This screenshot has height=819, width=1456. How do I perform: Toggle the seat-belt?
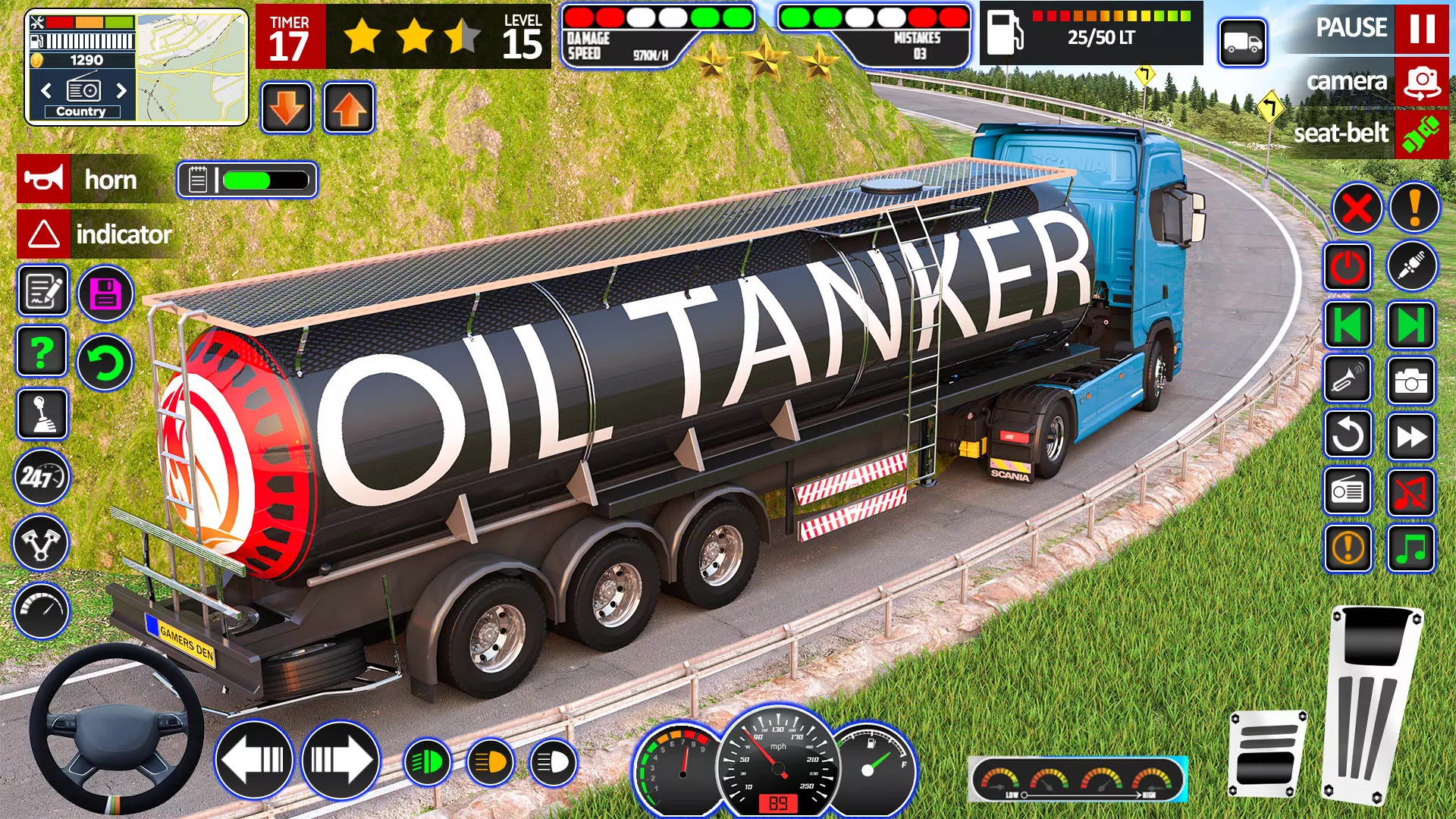[x=1420, y=133]
